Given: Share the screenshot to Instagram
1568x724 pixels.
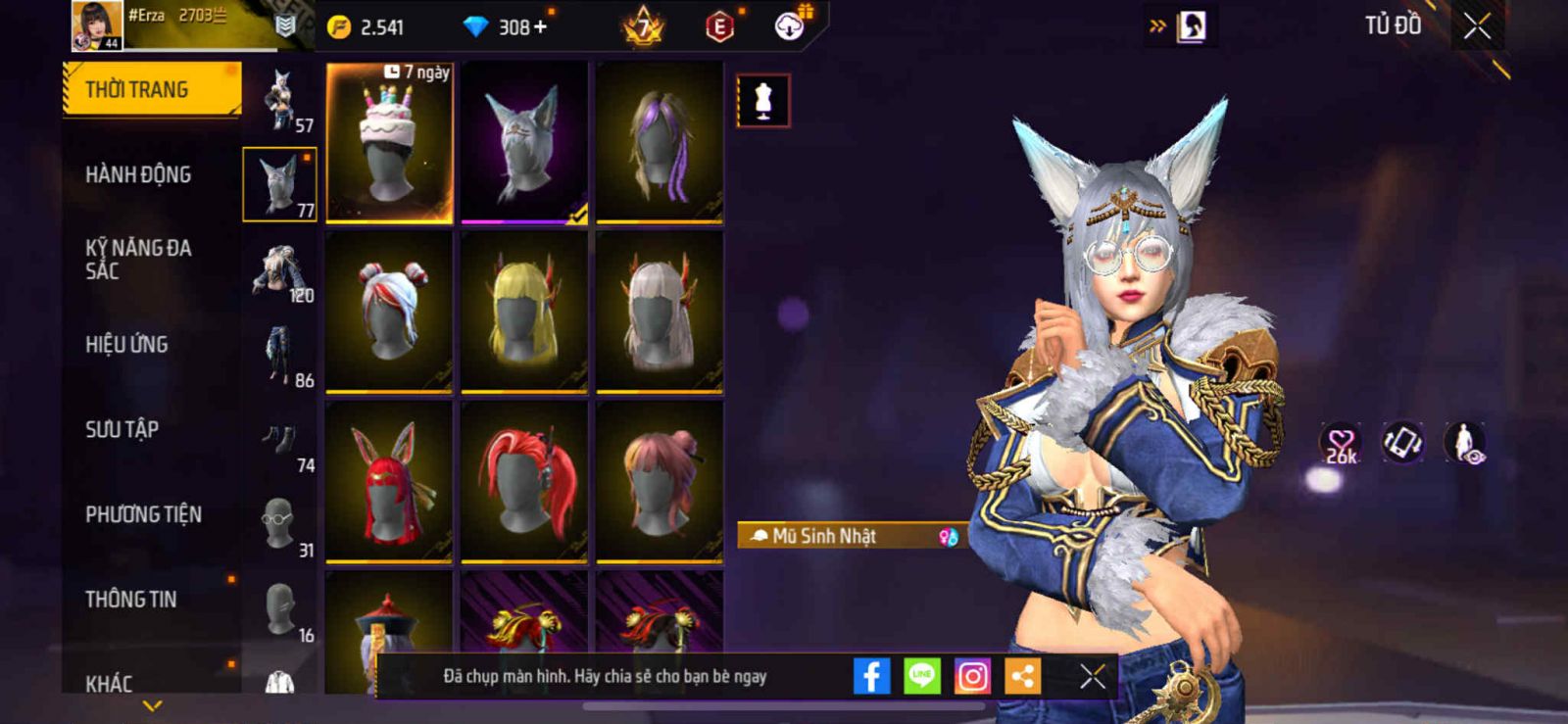Looking at the screenshot, I should (972, 676).
